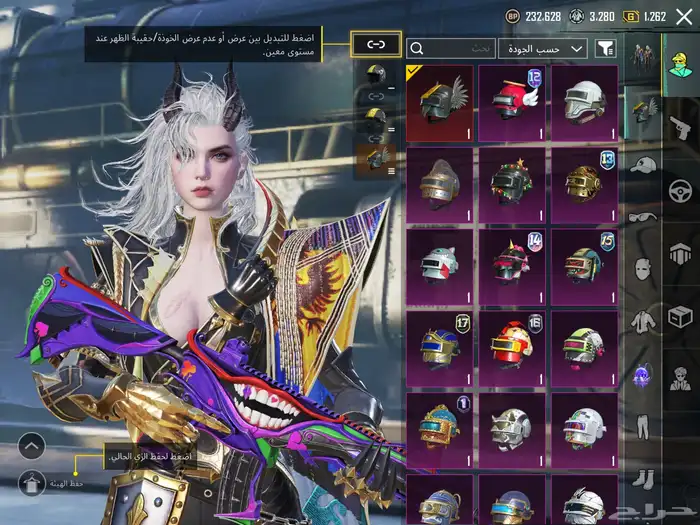The height and width of the screenshot is (525, 700).
Task: Switch to the pistol weapons tab
Action: (680, 125)
